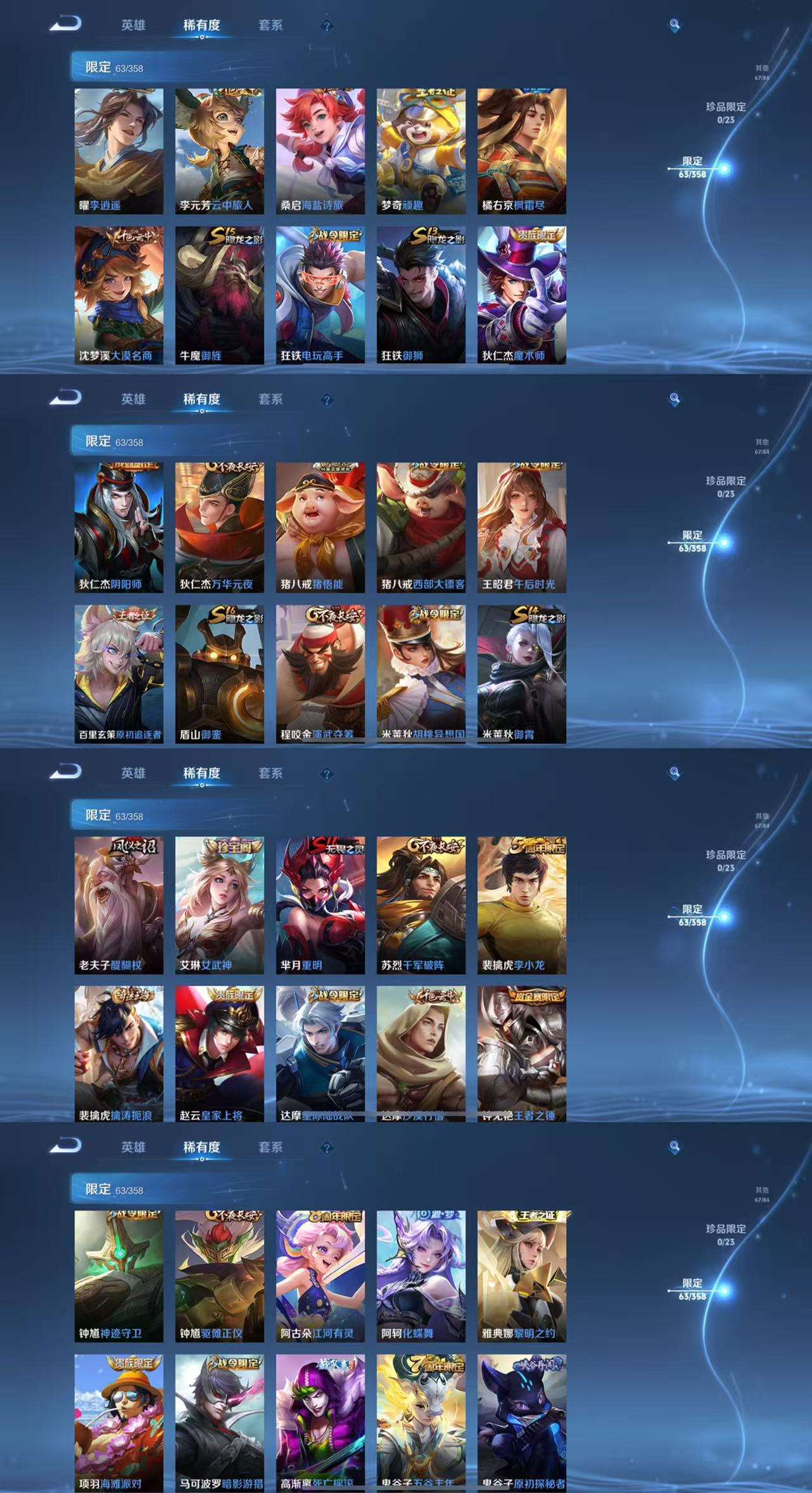
Task: Click the 狄仁杰 魔术师 skin card
Action: (521, 295)
